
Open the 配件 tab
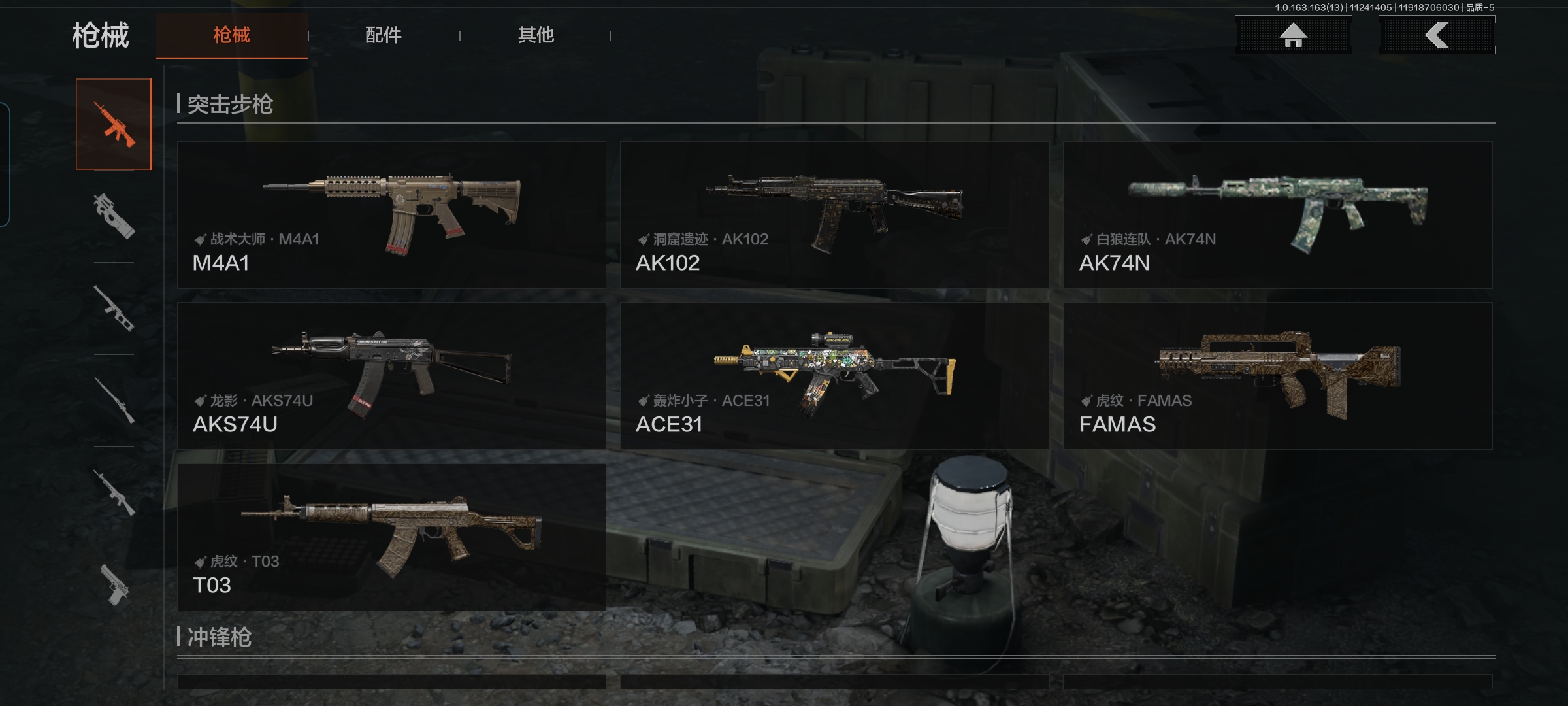tap(383, 35)
